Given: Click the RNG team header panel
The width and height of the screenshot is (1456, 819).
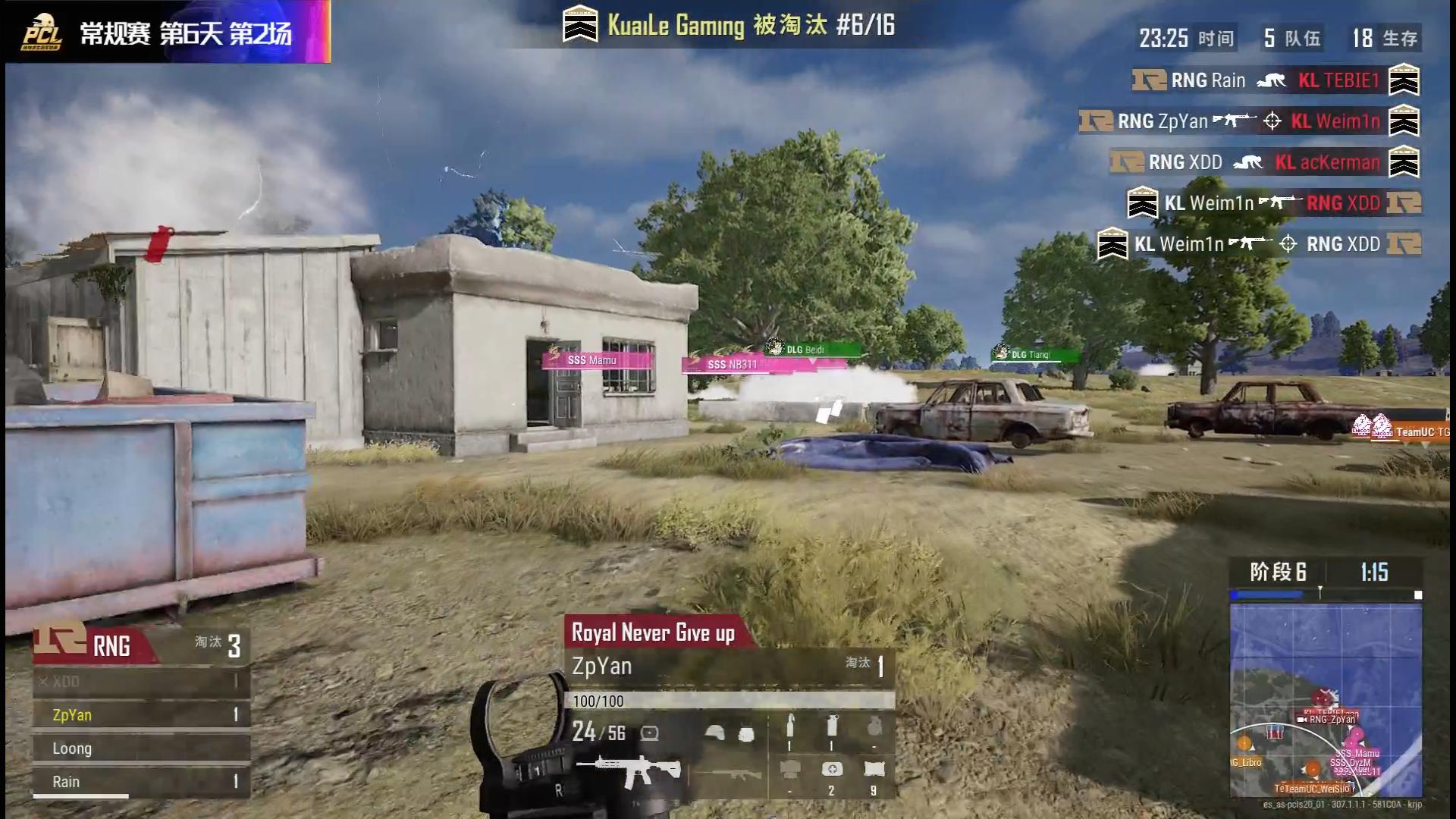Looking at the screenshot, I should (141, 645).
